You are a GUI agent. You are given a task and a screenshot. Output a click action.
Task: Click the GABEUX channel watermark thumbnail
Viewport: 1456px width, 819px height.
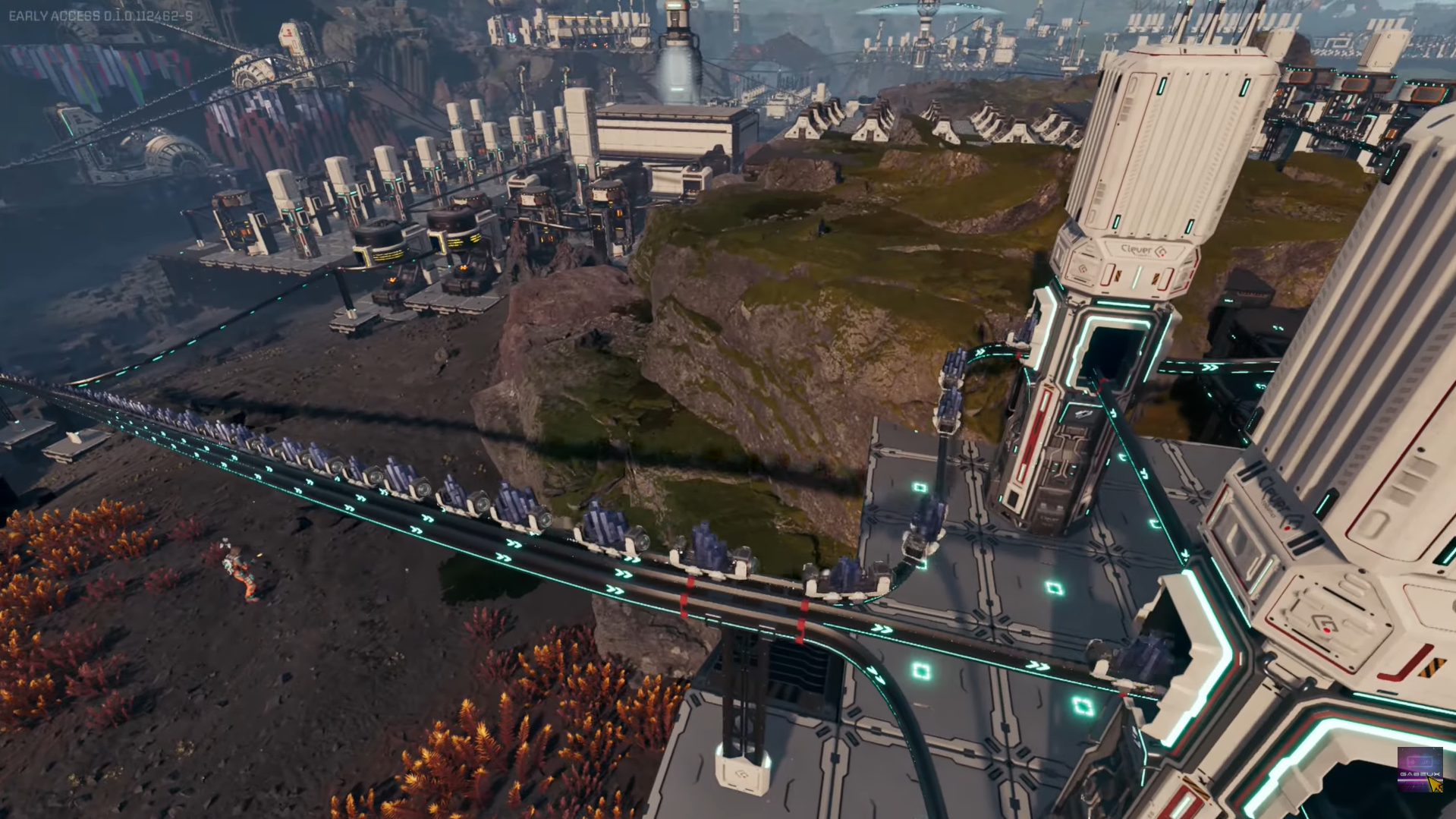(x=1419, y=770)
